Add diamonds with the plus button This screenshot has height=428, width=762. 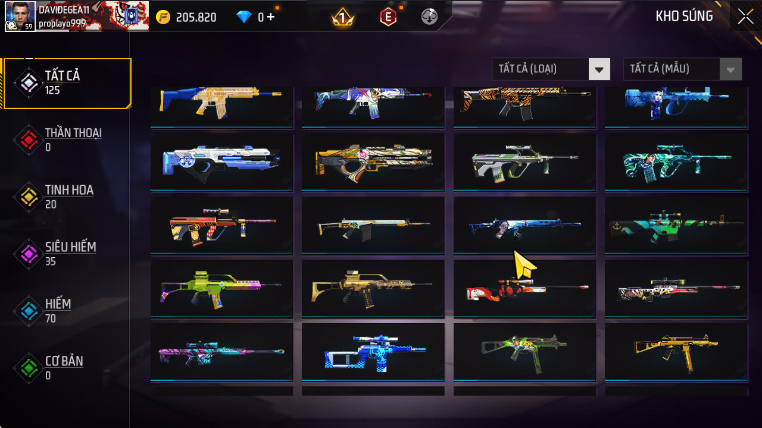click(269, 17)
